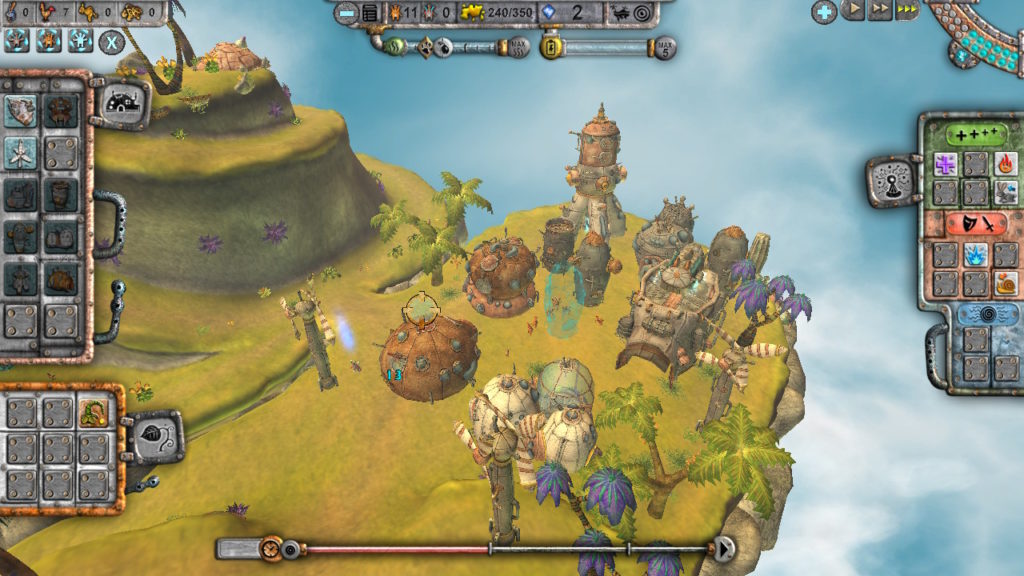Activate the snail slowdown spell
Viewport: 1024px width, 576px height.
pyautogui.click(x=1005, y=283)
